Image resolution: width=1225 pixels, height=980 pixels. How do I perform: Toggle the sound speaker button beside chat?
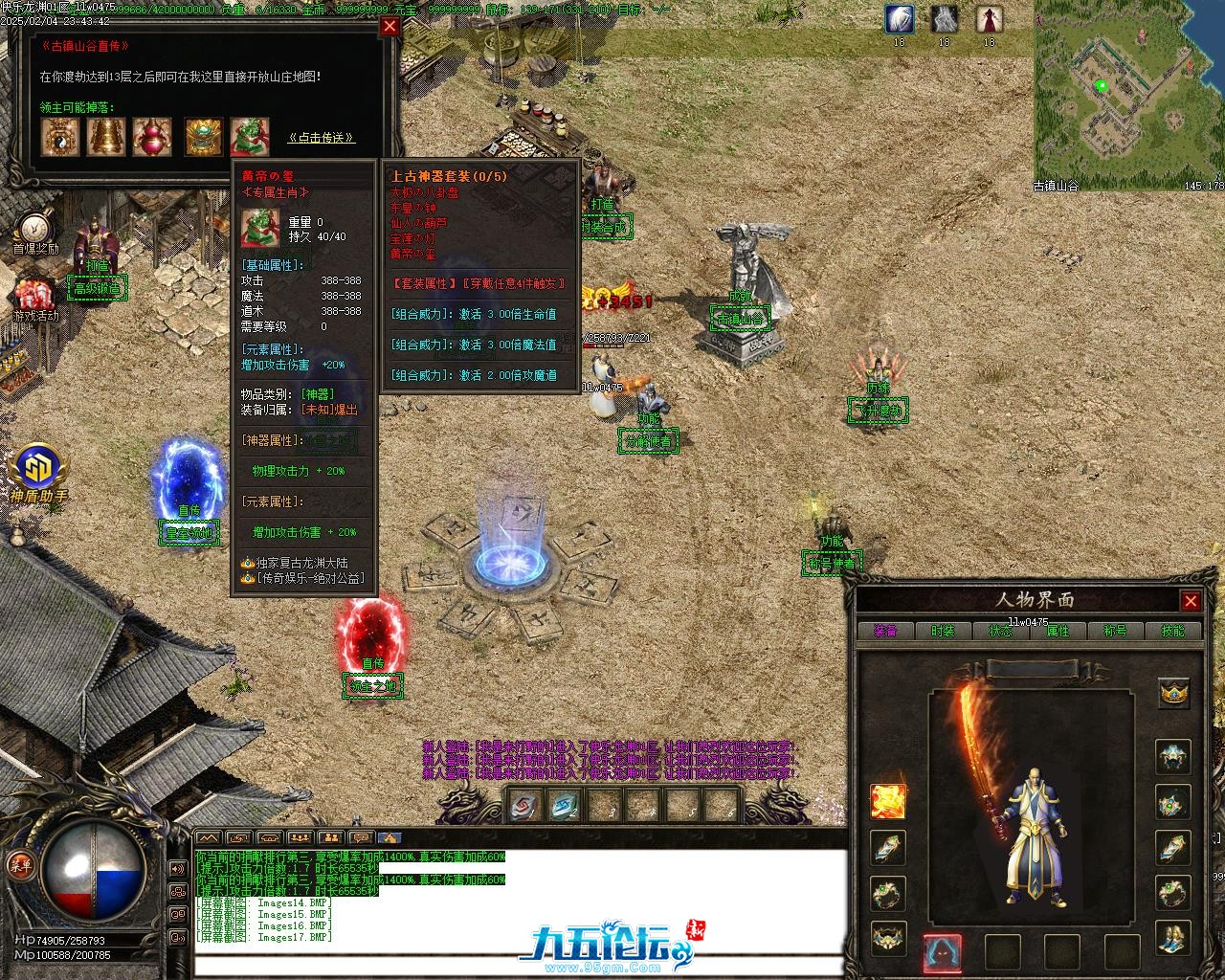coord(176,868)
